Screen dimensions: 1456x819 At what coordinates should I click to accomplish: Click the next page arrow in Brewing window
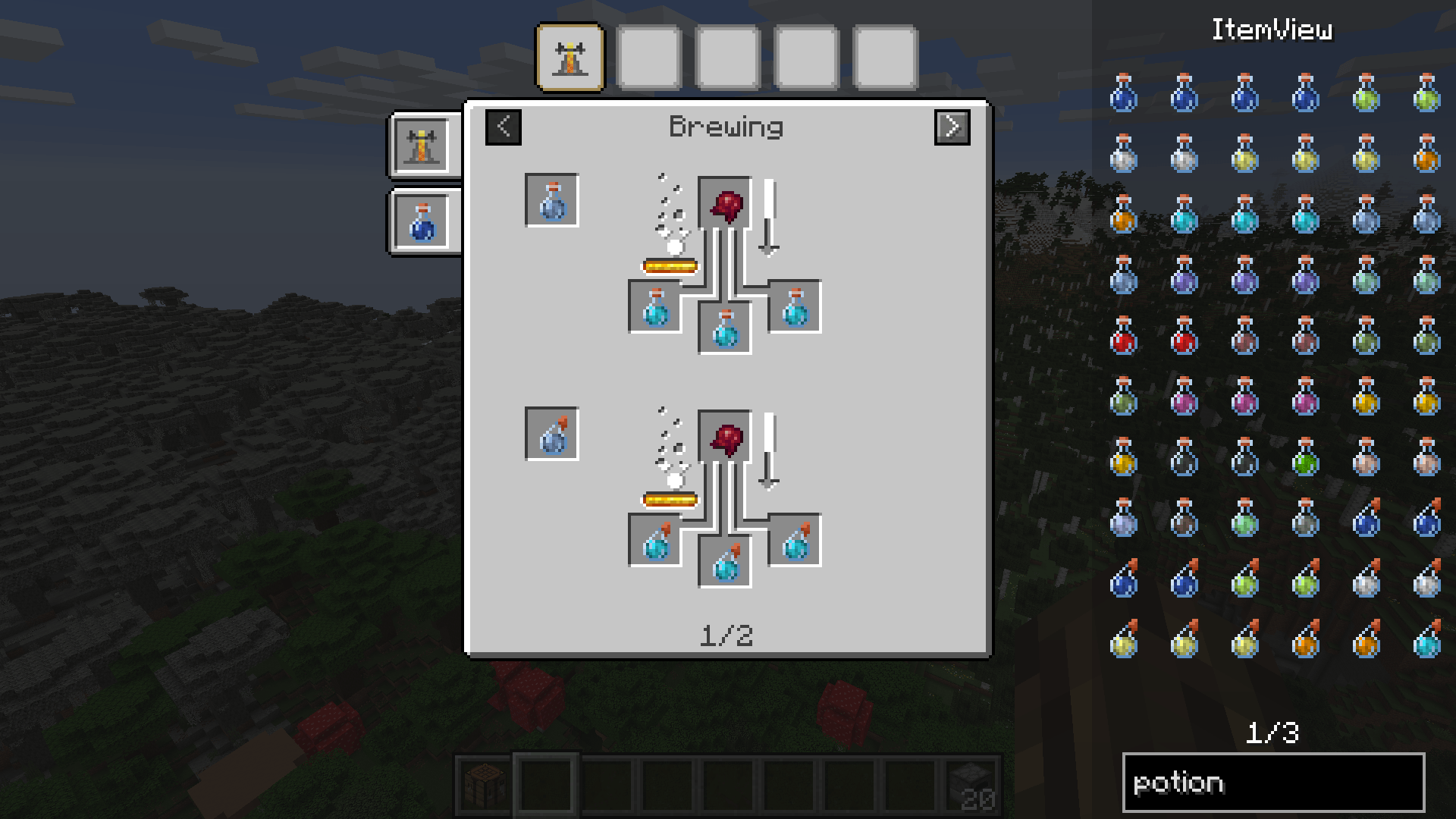(952, 127)
